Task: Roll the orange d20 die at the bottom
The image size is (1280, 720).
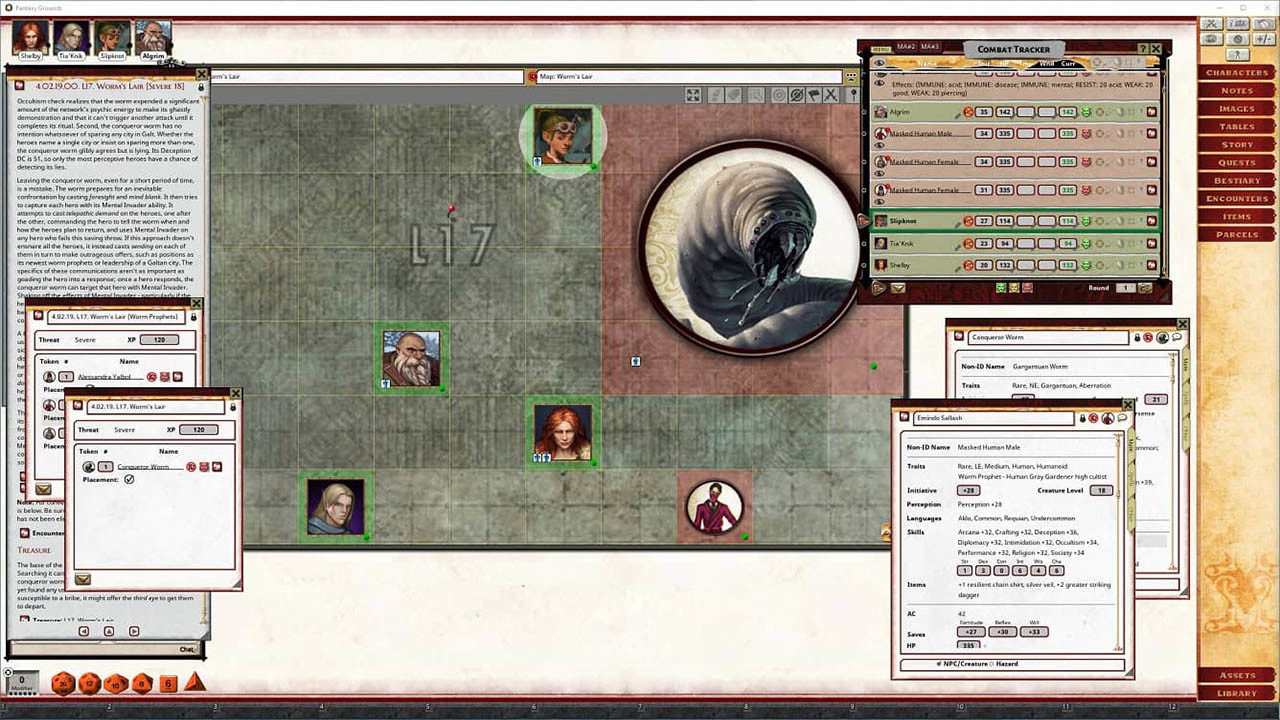Action: (x=63, y=683)
